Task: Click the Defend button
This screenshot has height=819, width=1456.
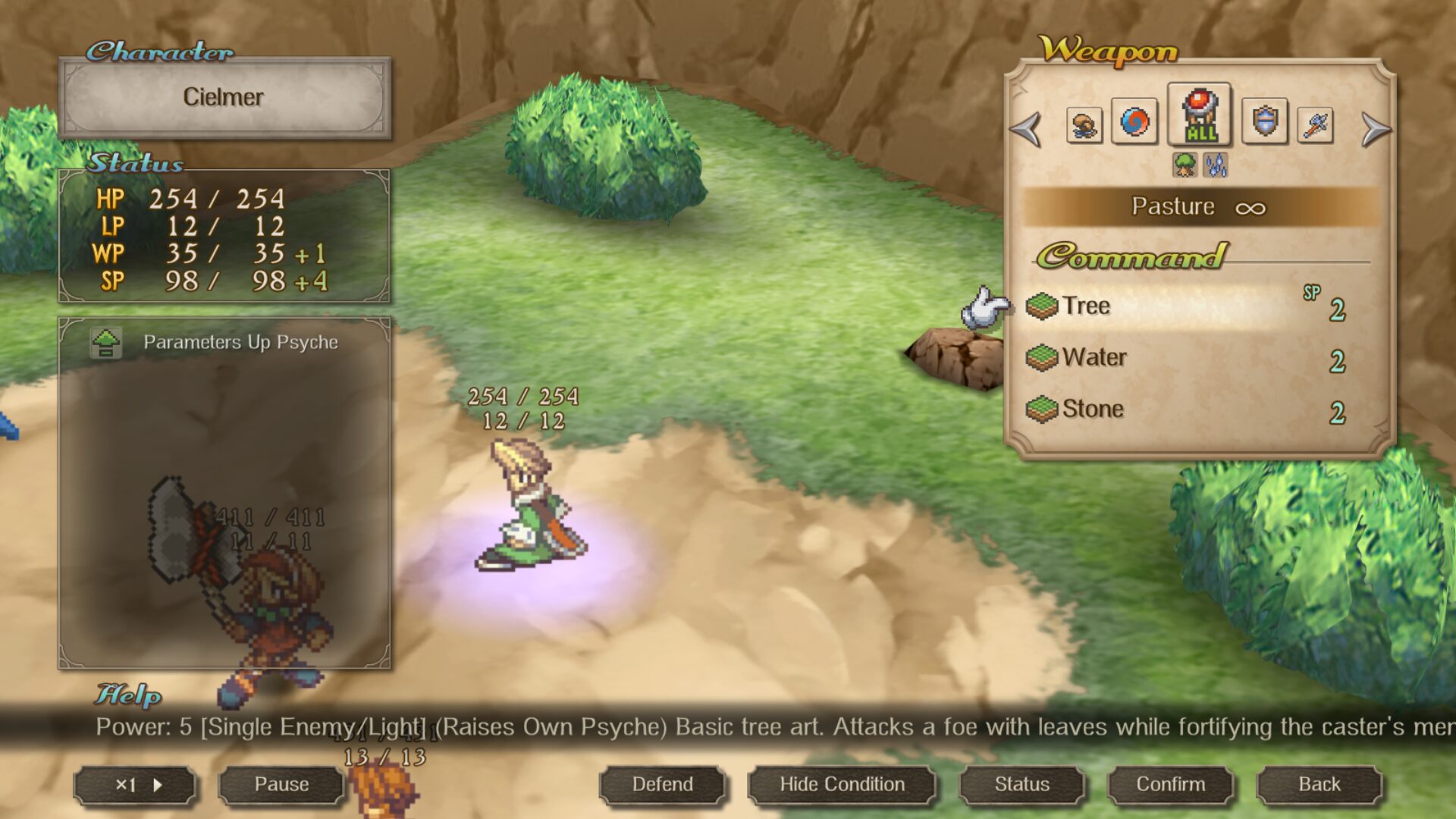Action: tap(662, 784)
